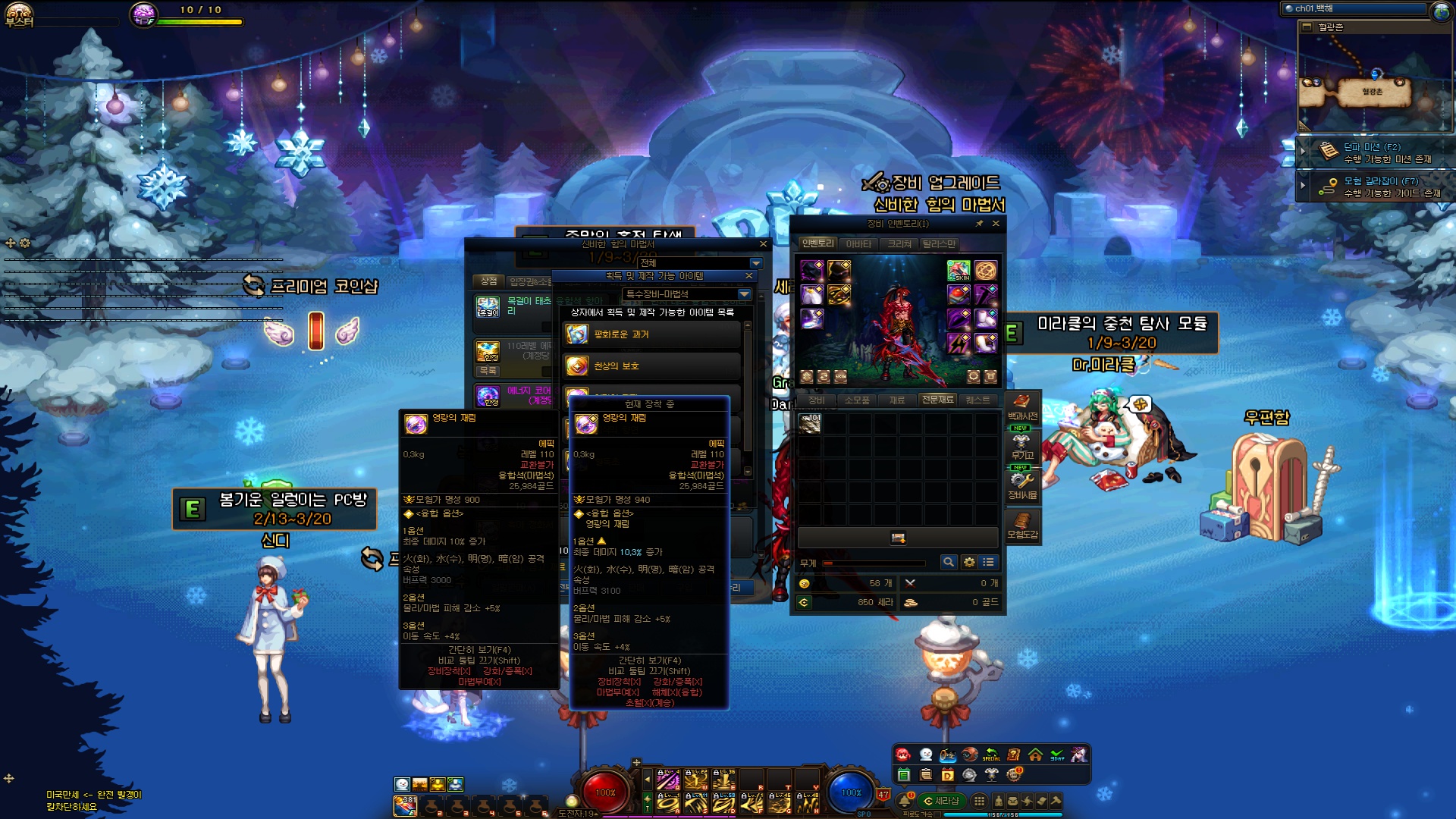
Task: Open the green 세라샵 button
Action: (x=941, y=801)
